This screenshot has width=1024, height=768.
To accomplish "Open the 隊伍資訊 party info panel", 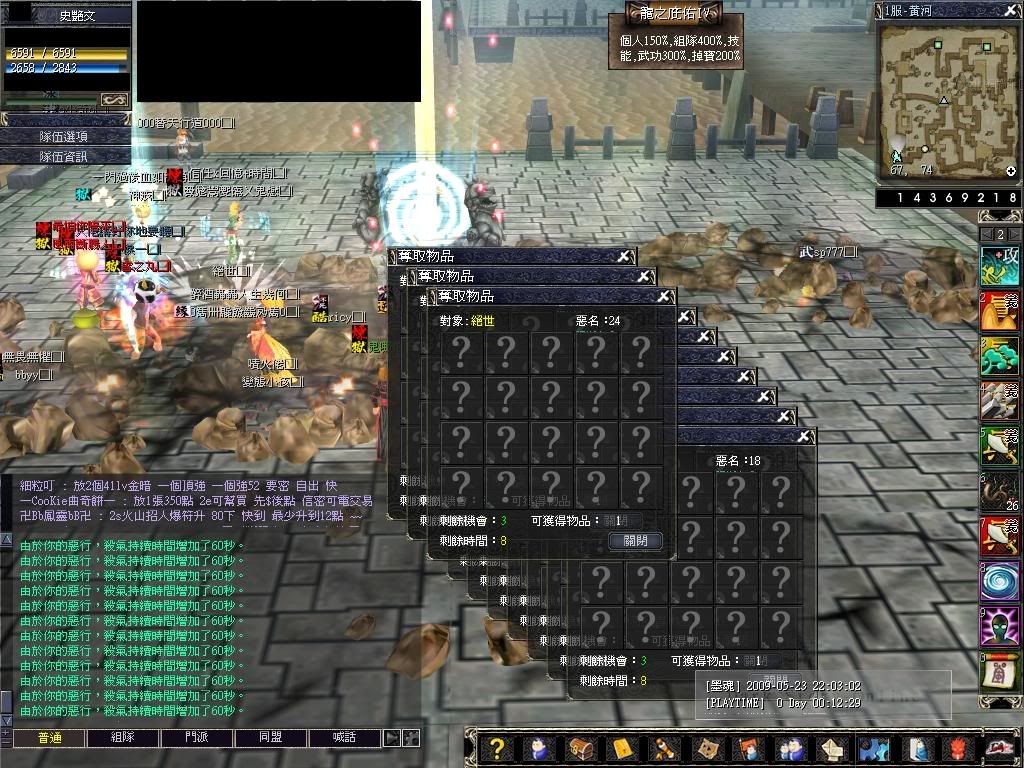I will click(x=65, y=156).
